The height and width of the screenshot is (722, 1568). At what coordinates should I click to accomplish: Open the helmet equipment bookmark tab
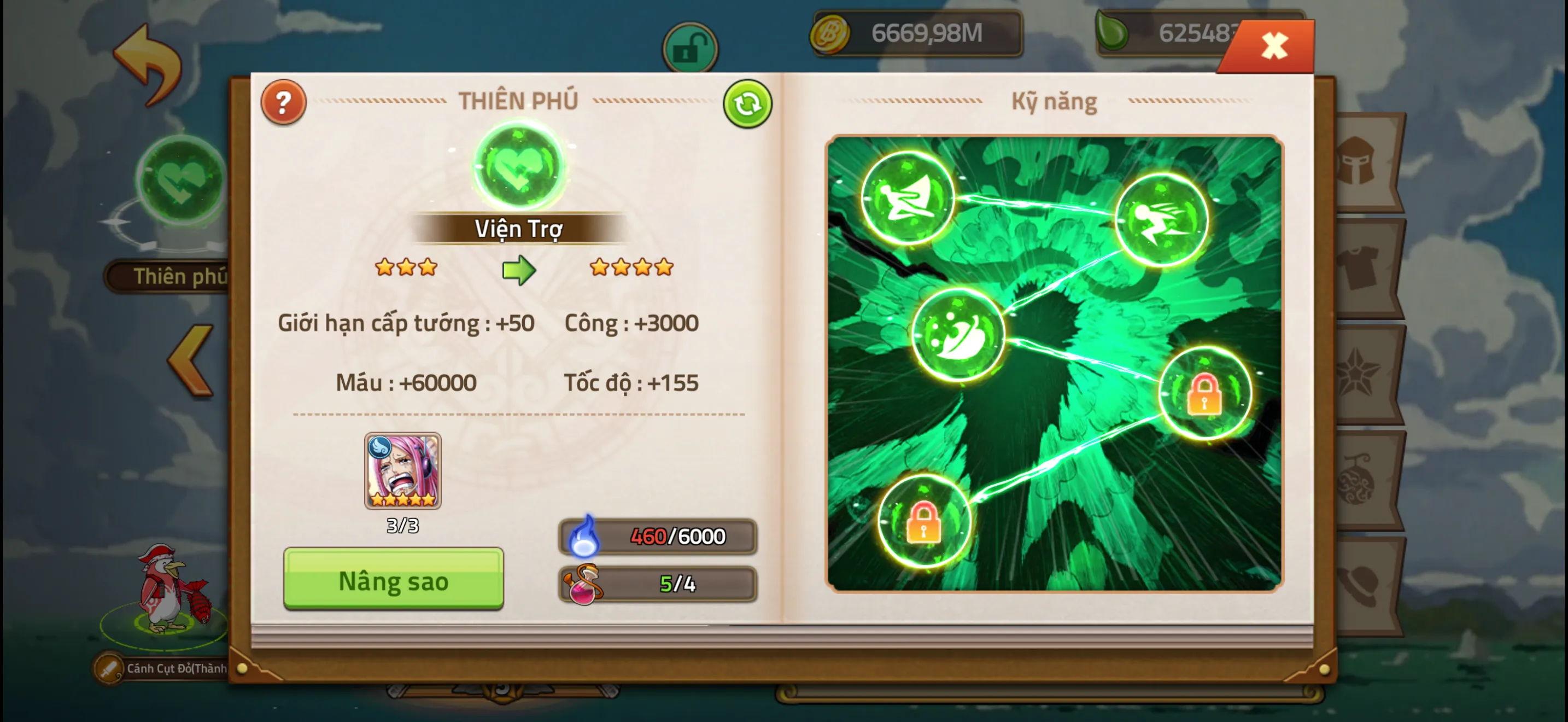click(x=1358, y=160)
